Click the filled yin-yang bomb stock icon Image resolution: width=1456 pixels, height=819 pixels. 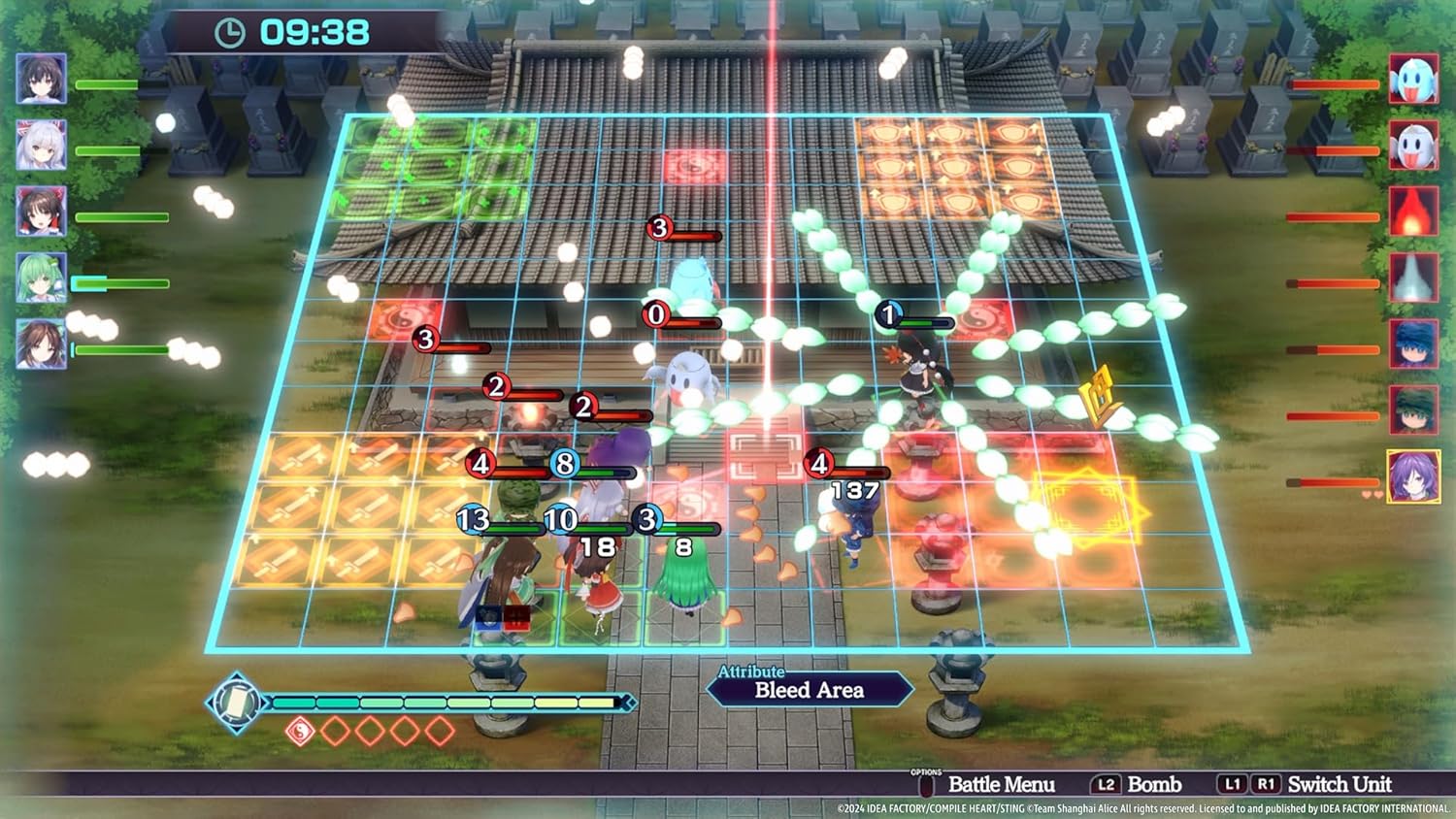300,731
